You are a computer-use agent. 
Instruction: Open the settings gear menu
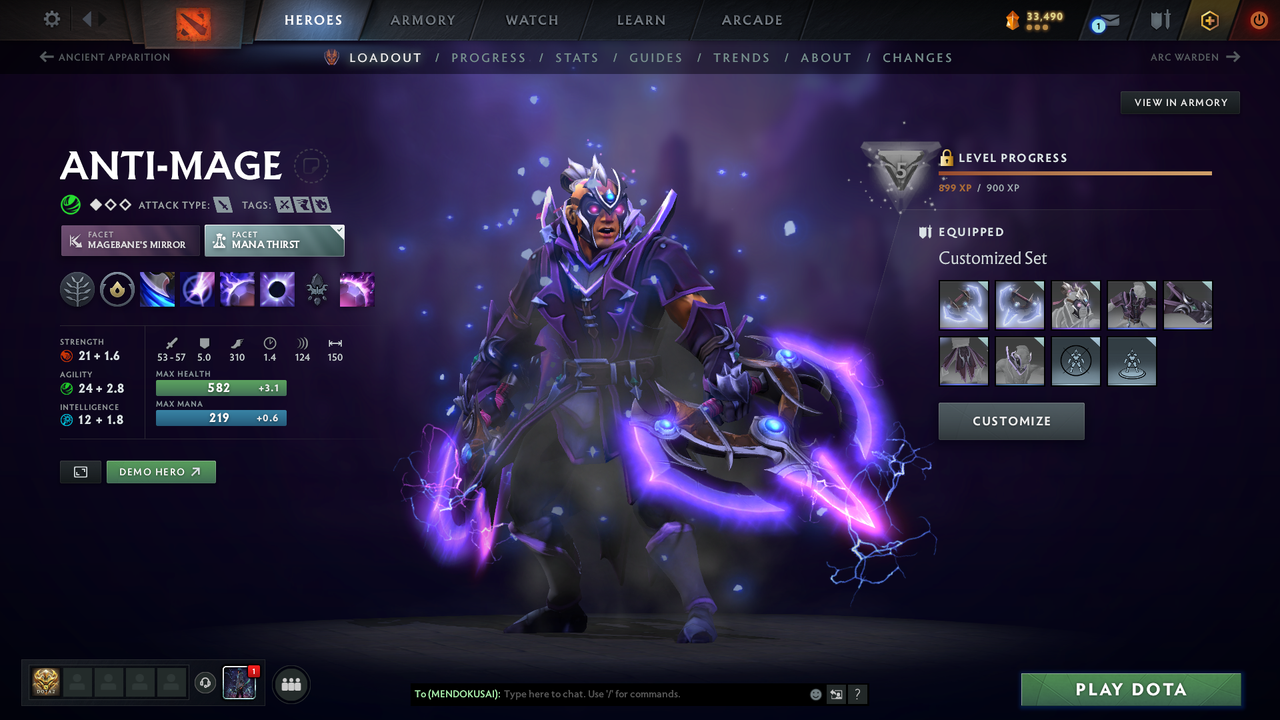pos(52,19)
